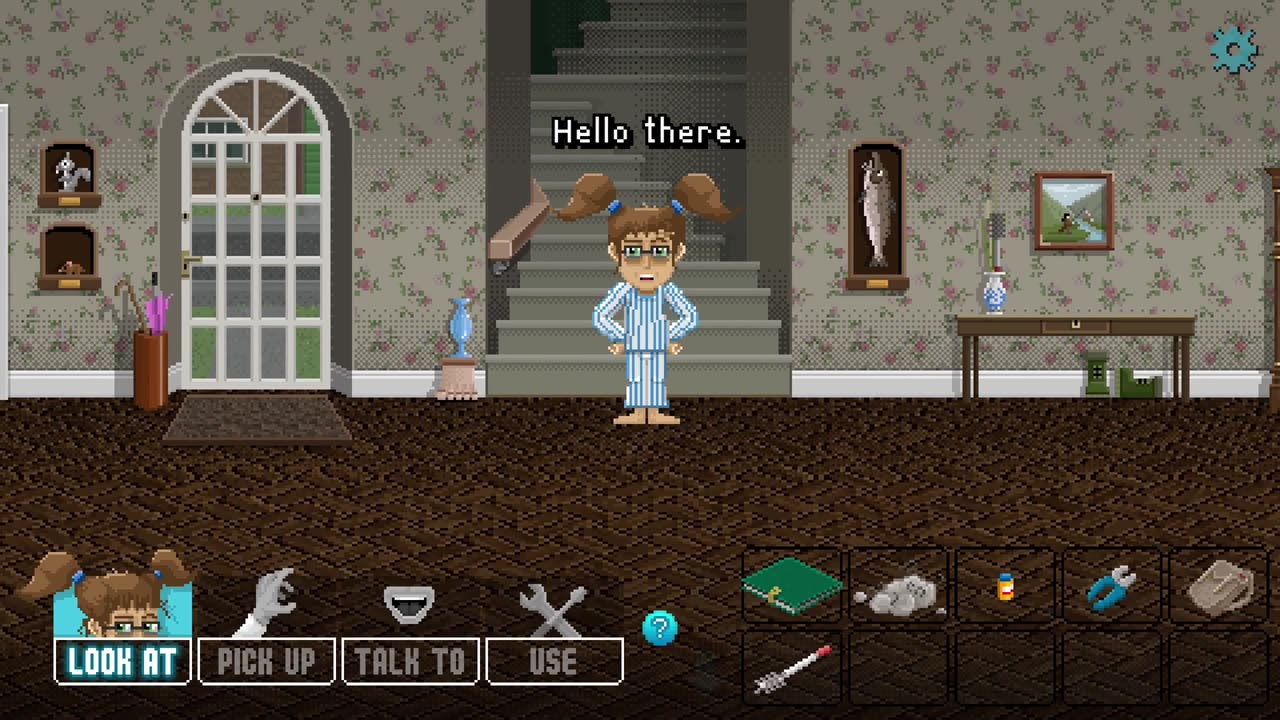The image size is (1280, 720).
Task: Select the Look At verb
Action: coord(122,661)
